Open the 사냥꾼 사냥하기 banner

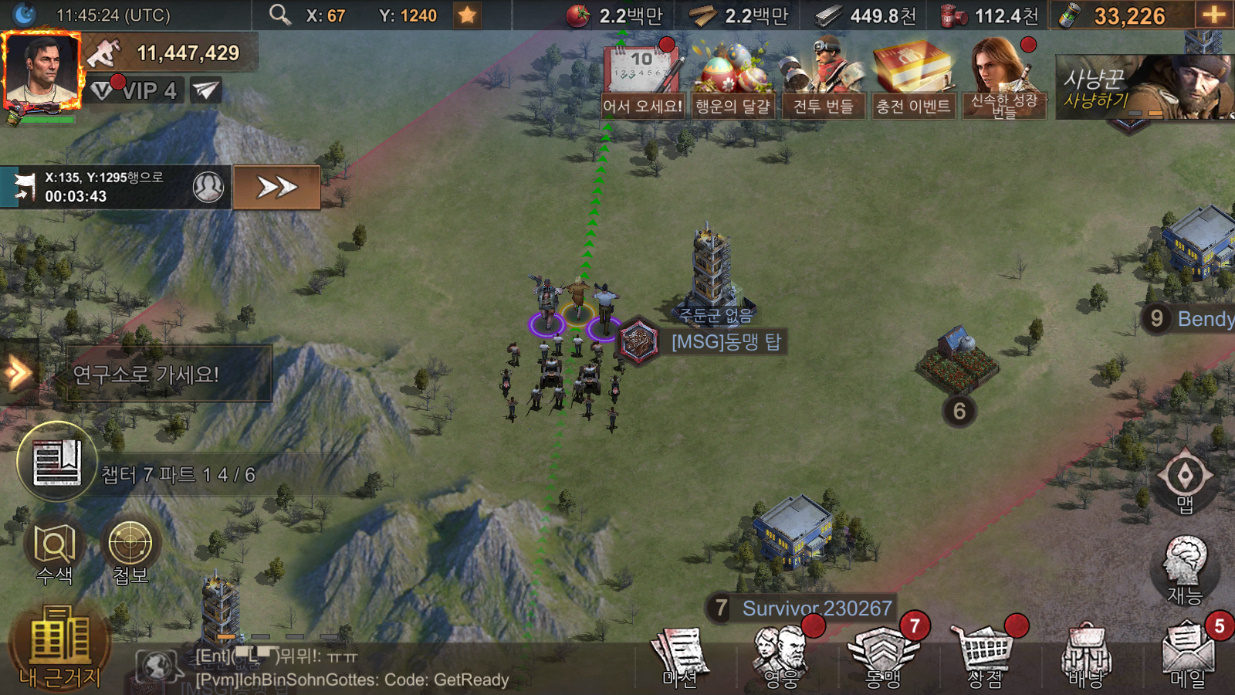tap(1144, 88)
